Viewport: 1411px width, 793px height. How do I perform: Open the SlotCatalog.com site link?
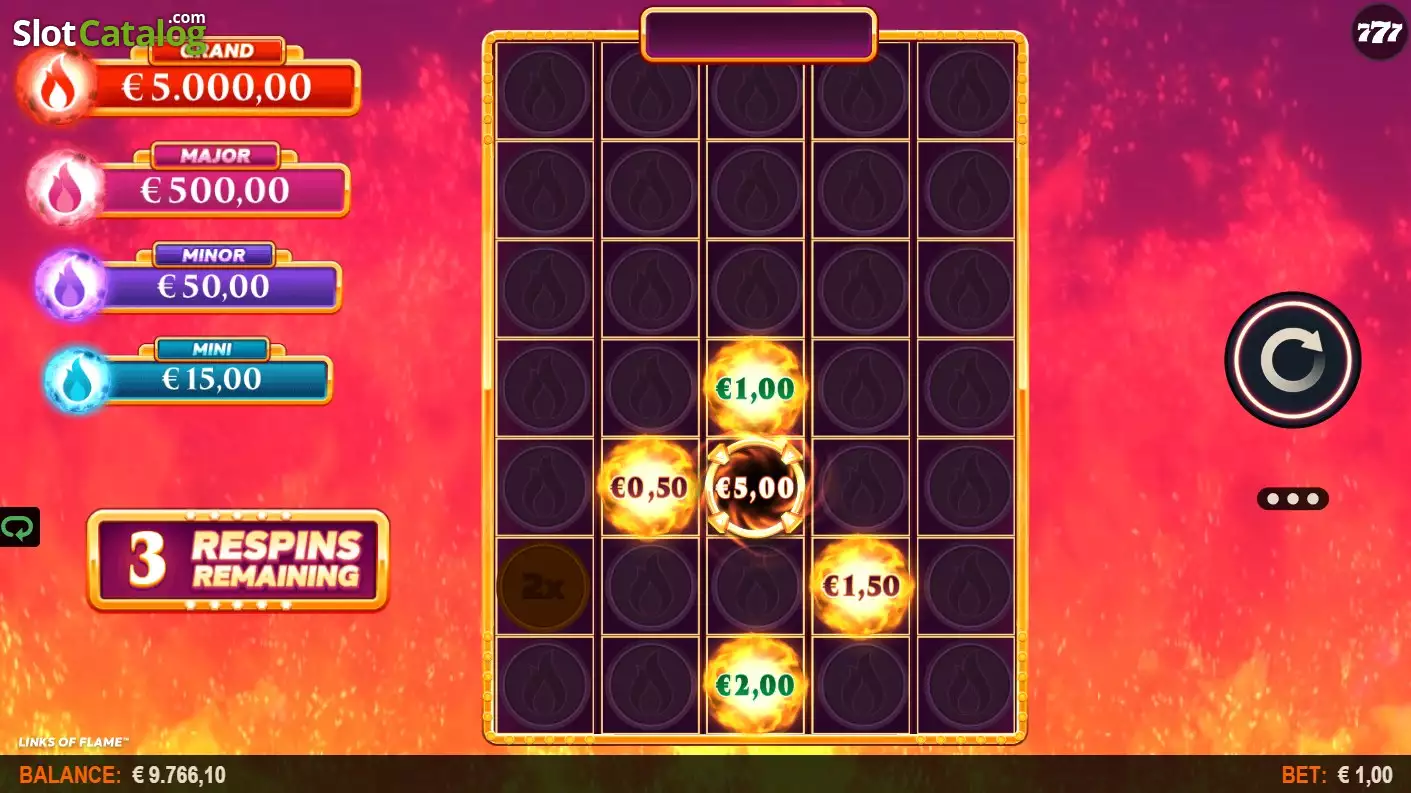click(x=108, y=32)
